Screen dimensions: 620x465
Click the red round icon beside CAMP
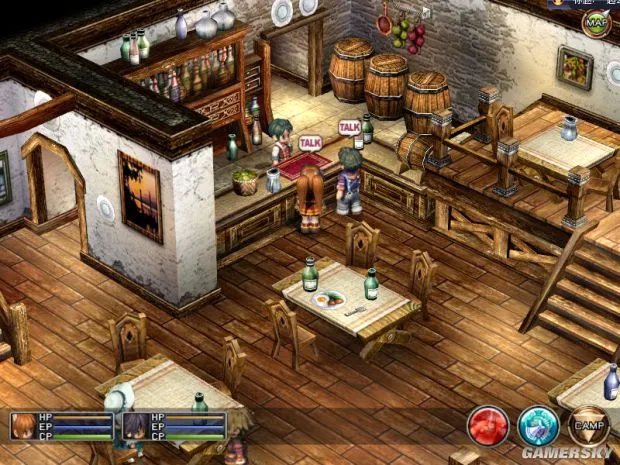click(488, 425)
